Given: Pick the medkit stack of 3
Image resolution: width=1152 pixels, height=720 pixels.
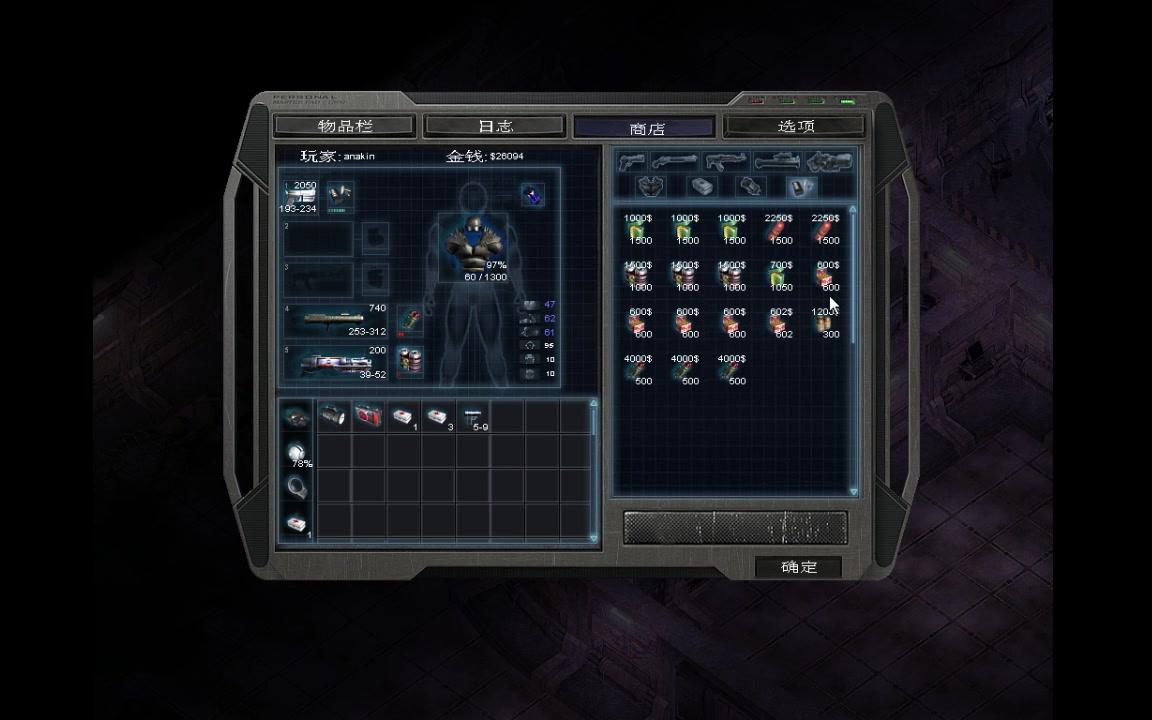Looking at the screenshot, I should (x=437, y=416).
